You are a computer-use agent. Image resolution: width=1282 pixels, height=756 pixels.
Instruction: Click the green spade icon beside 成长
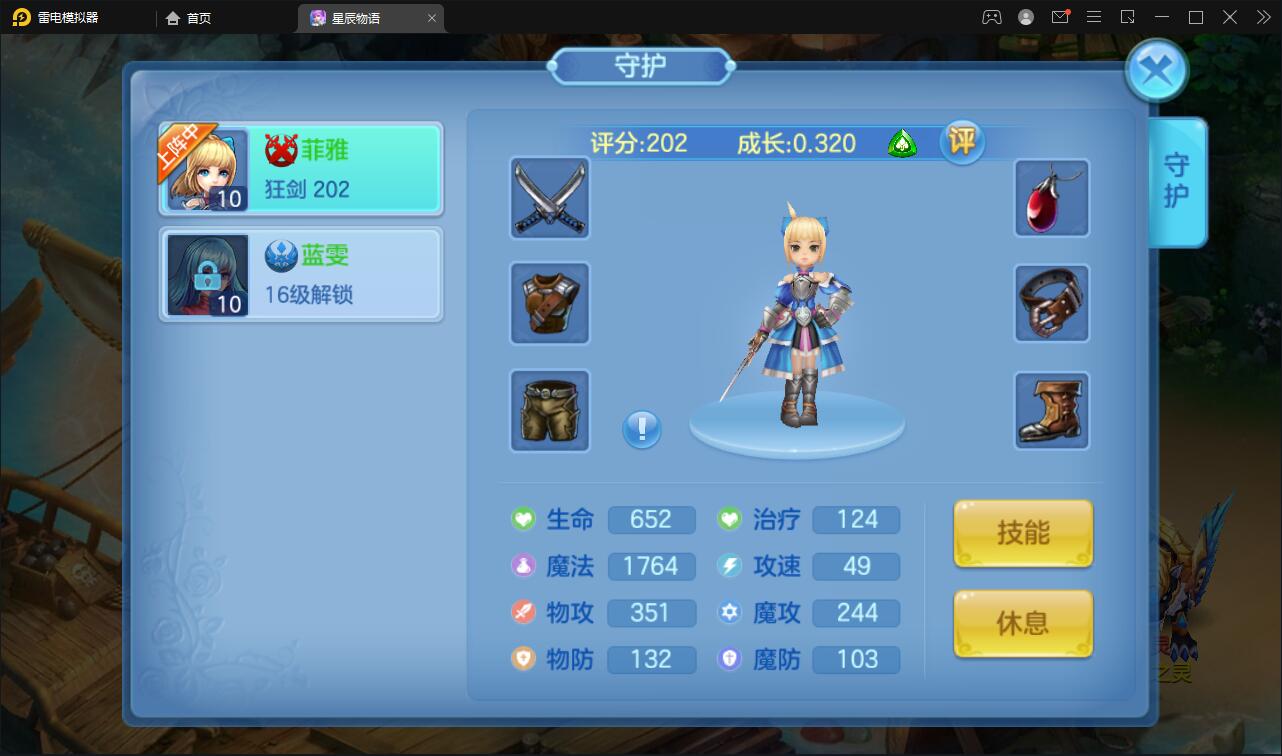(902, 144)
